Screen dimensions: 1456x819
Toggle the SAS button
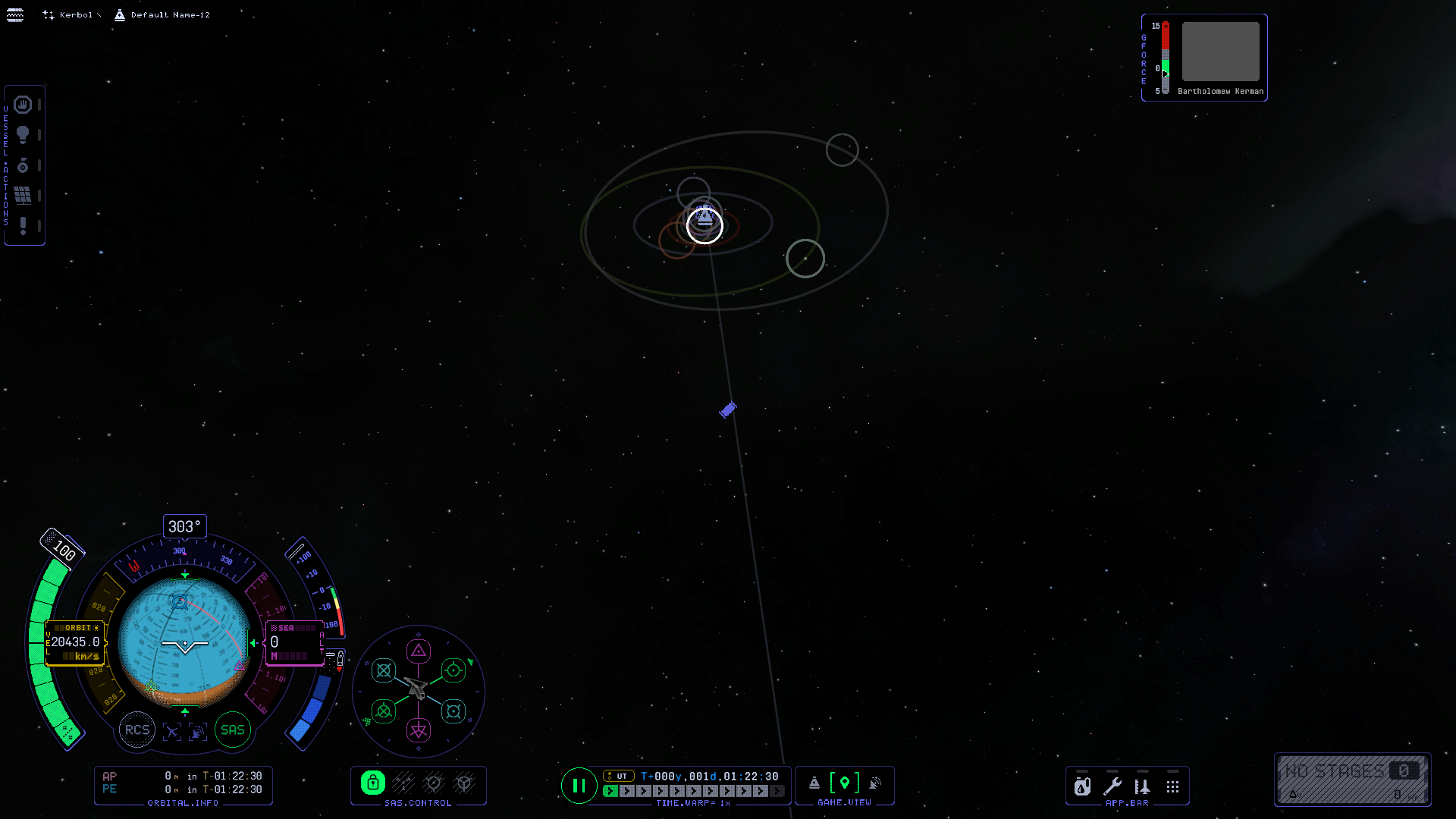(x=233, y=730)
